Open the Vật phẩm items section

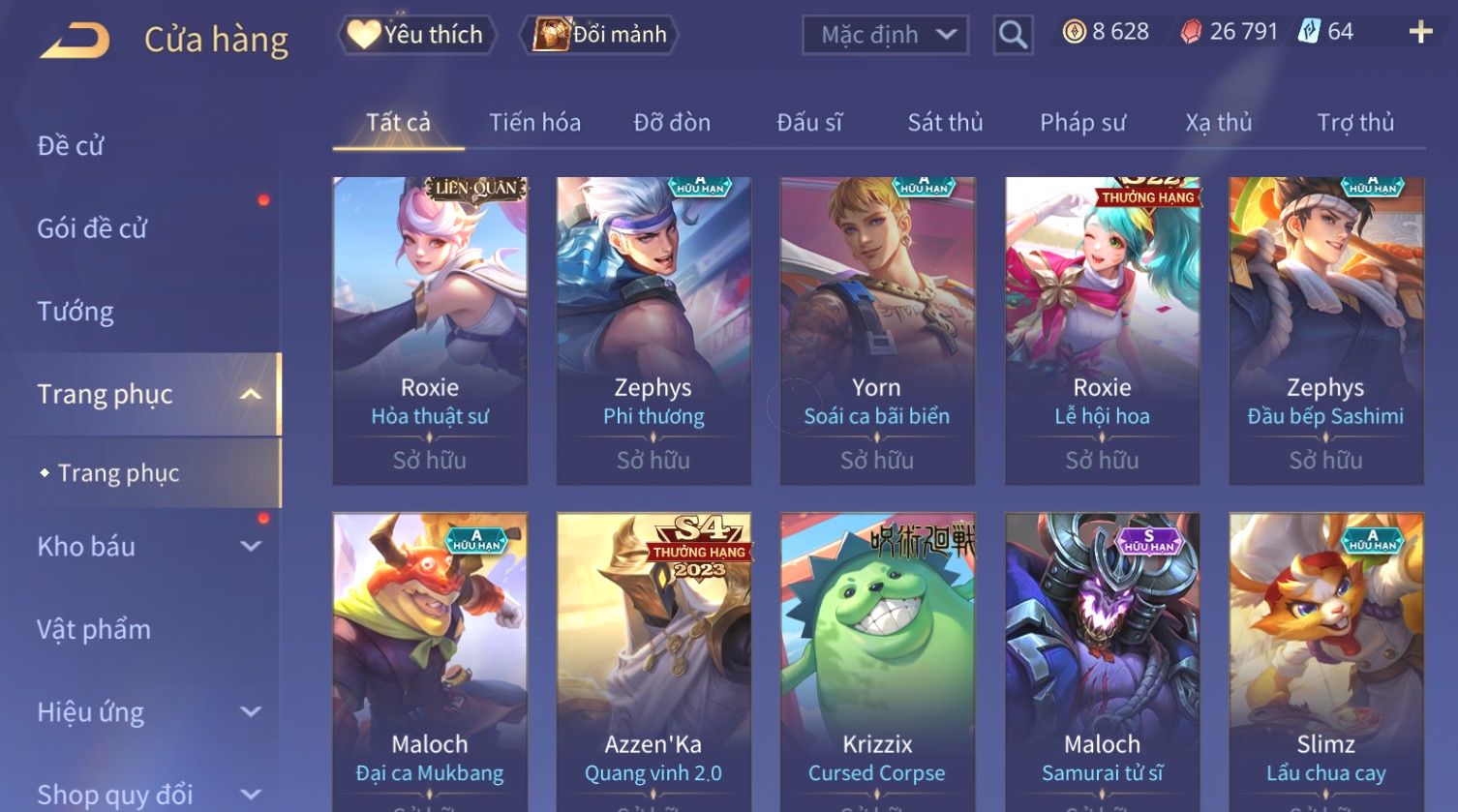click(x=94, y=630)
